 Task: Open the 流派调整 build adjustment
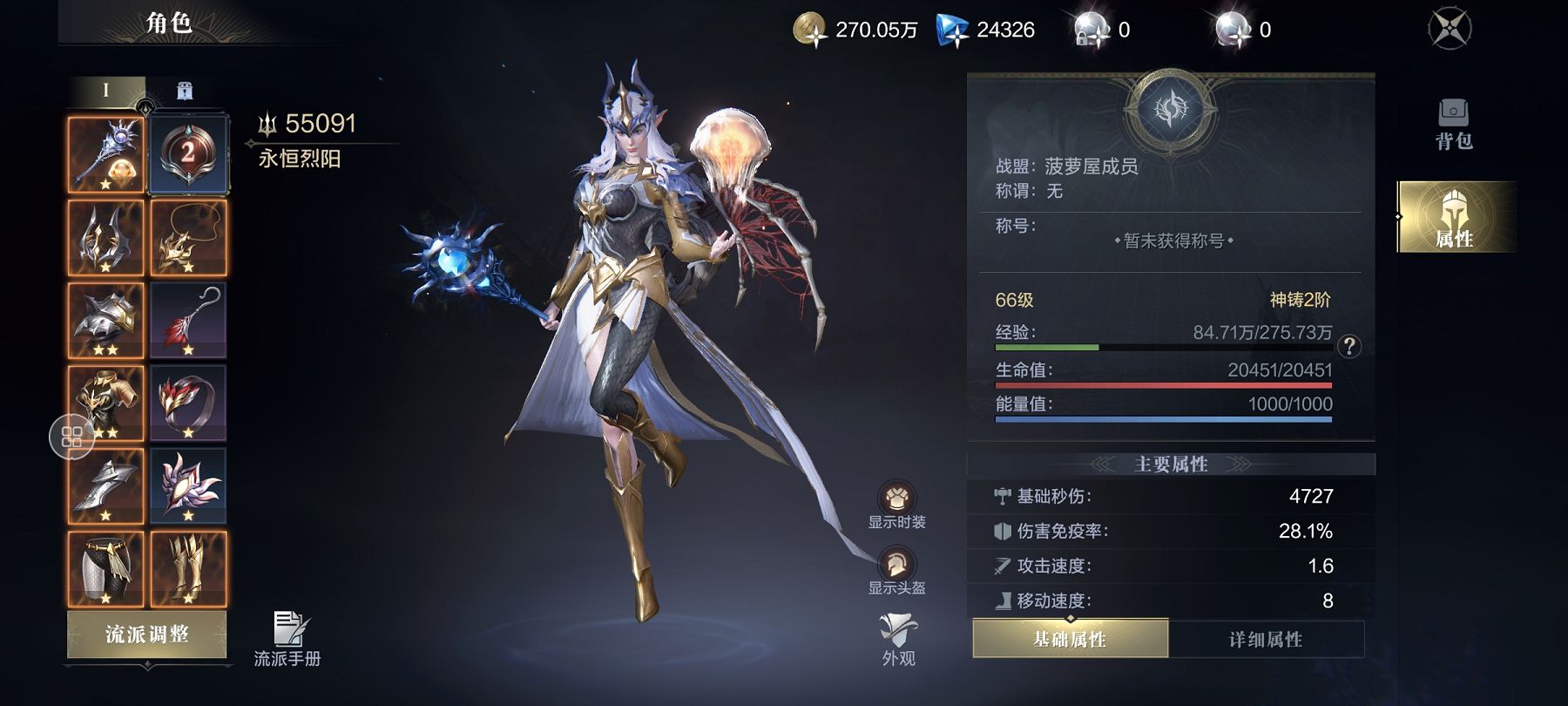(146, 634)
